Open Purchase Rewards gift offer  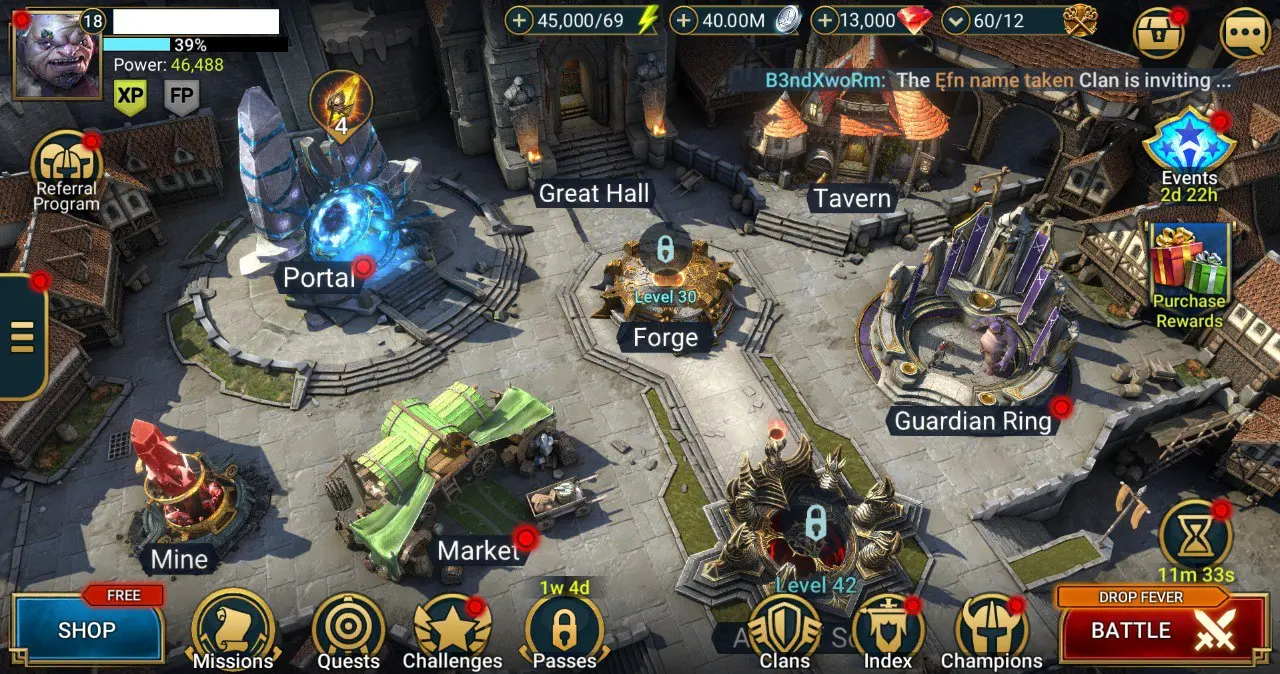tap(1189, 265)
